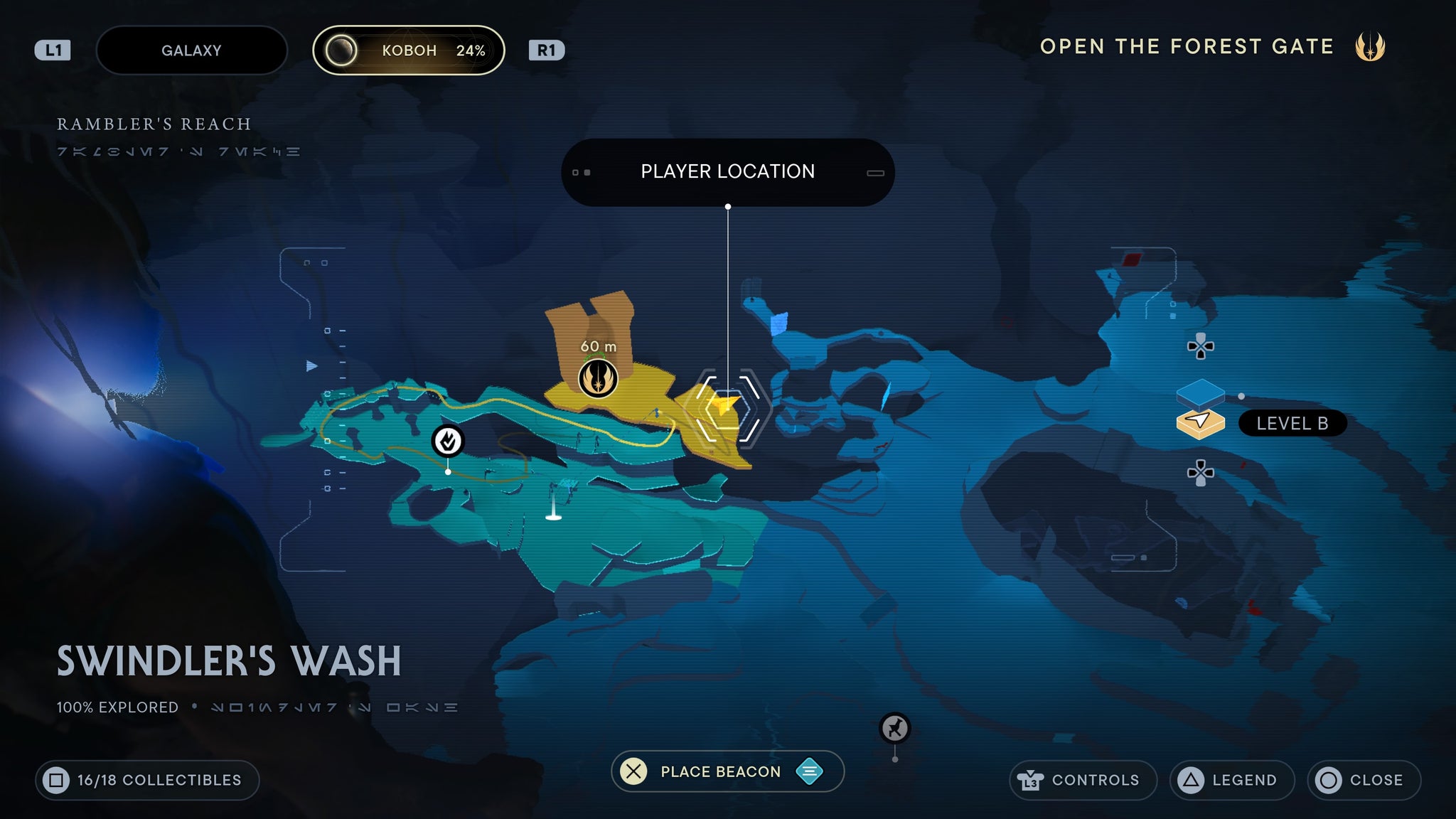1456x819 pixels.
Task: Switch to the Galaxy map tab
Action: [x=191, y=50]
